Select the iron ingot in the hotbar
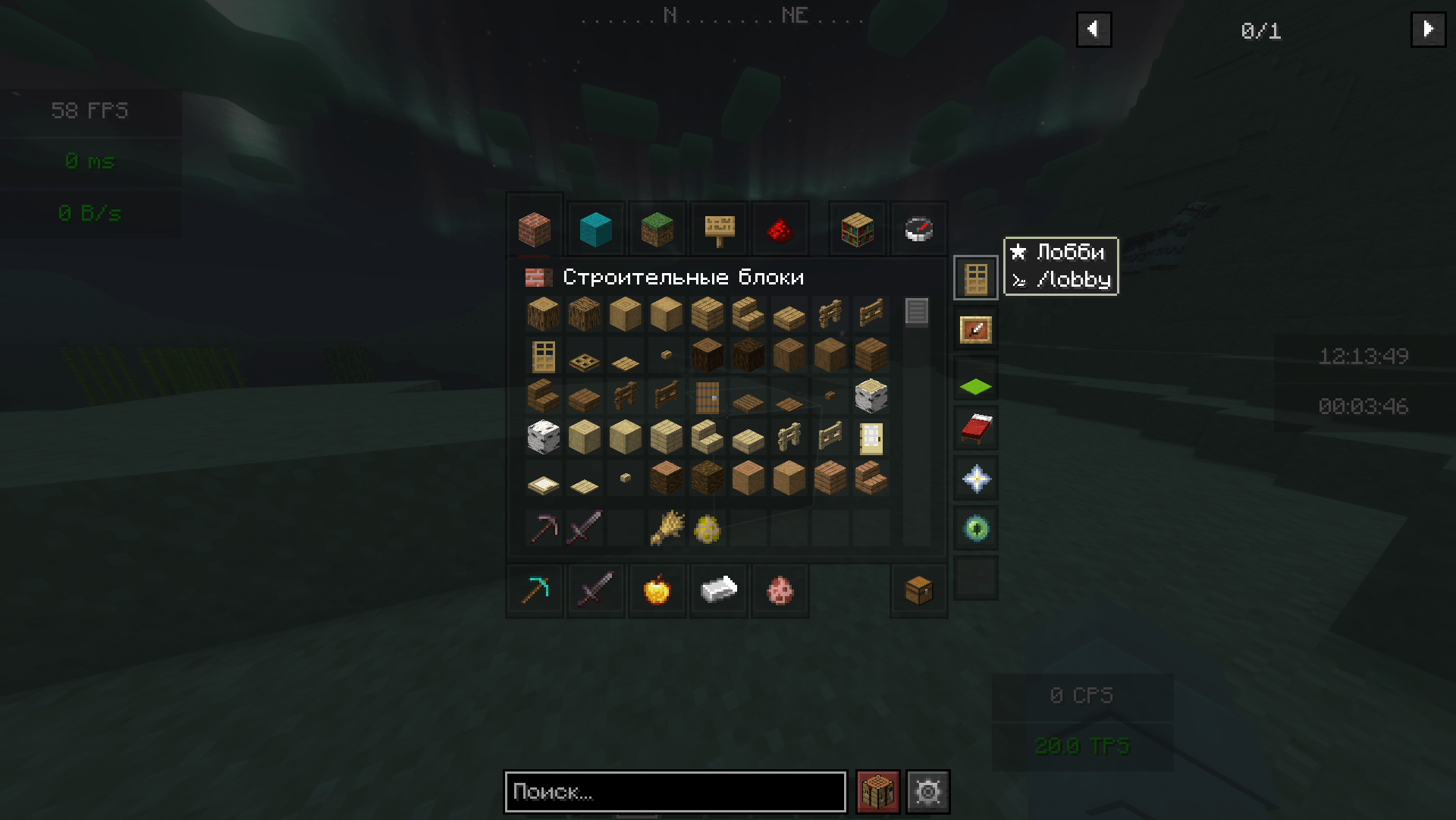Viewport: 1456px width, 820px height. point(718,591)
